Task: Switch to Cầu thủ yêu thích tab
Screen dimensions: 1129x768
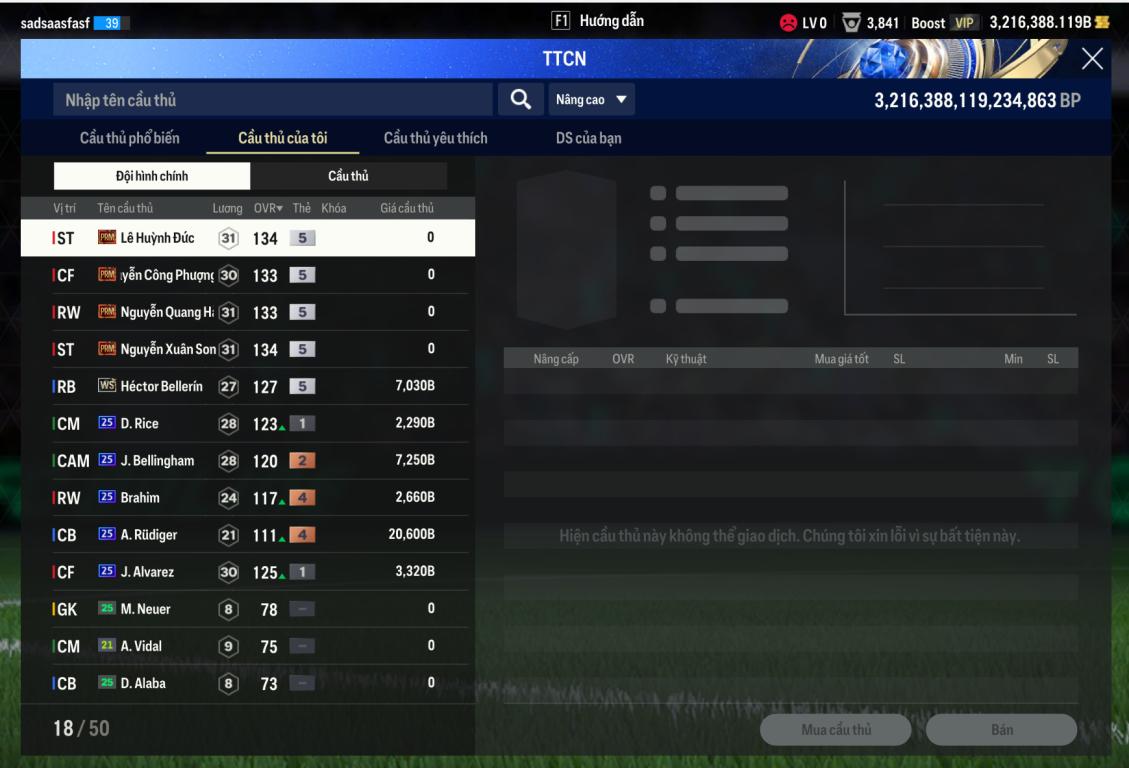Action: click(435, 138)
